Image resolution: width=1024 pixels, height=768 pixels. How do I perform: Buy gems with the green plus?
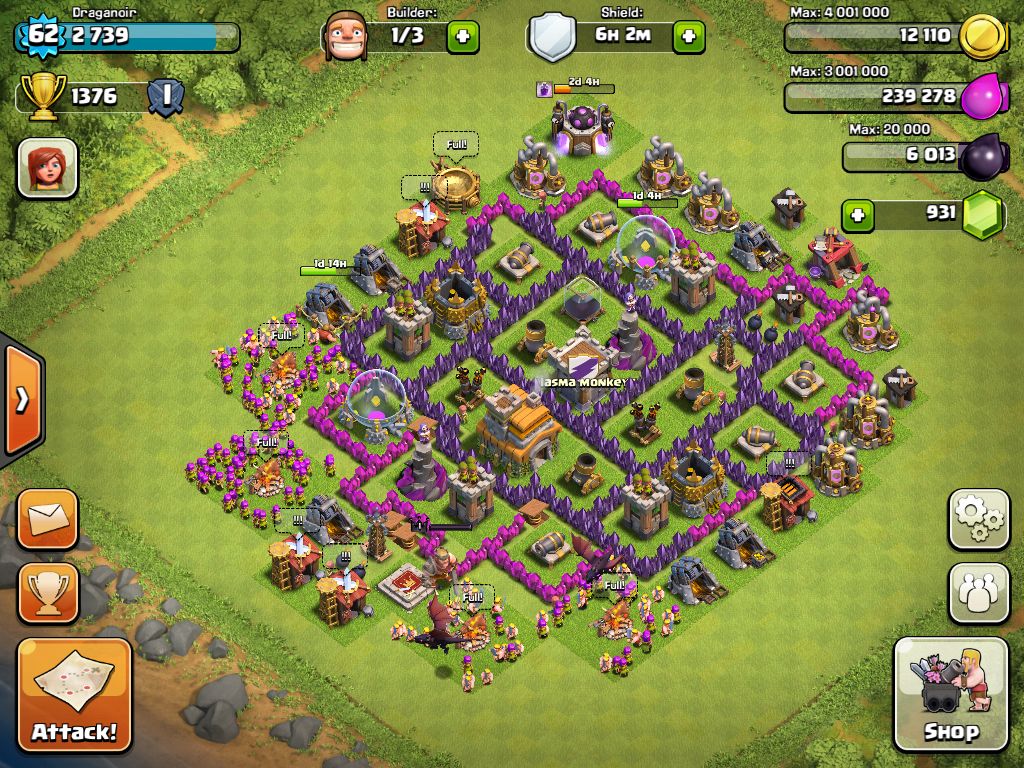[x=856, y=214]
